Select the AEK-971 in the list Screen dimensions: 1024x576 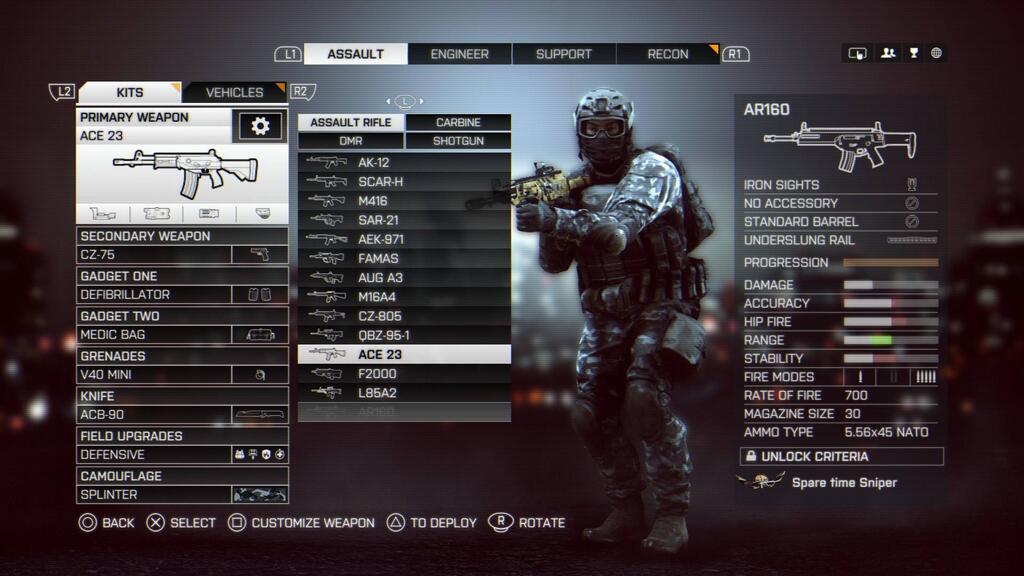[x=404, y=240]
